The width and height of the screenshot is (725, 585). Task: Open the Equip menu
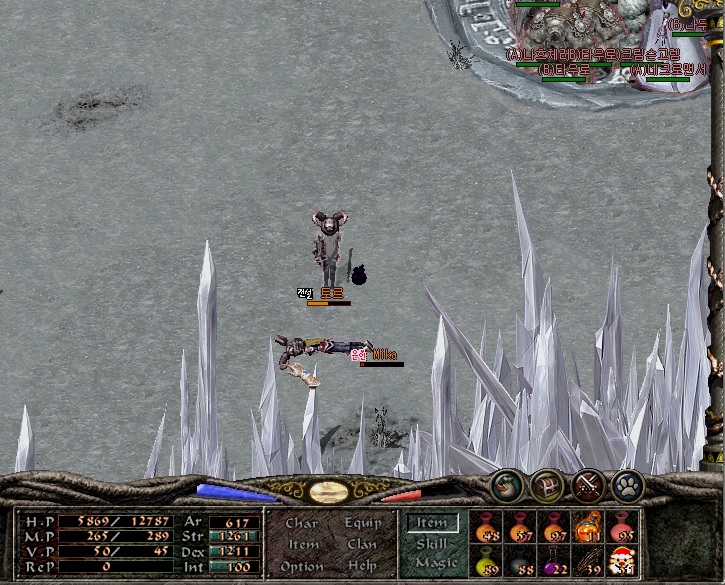tap(363, 523)
